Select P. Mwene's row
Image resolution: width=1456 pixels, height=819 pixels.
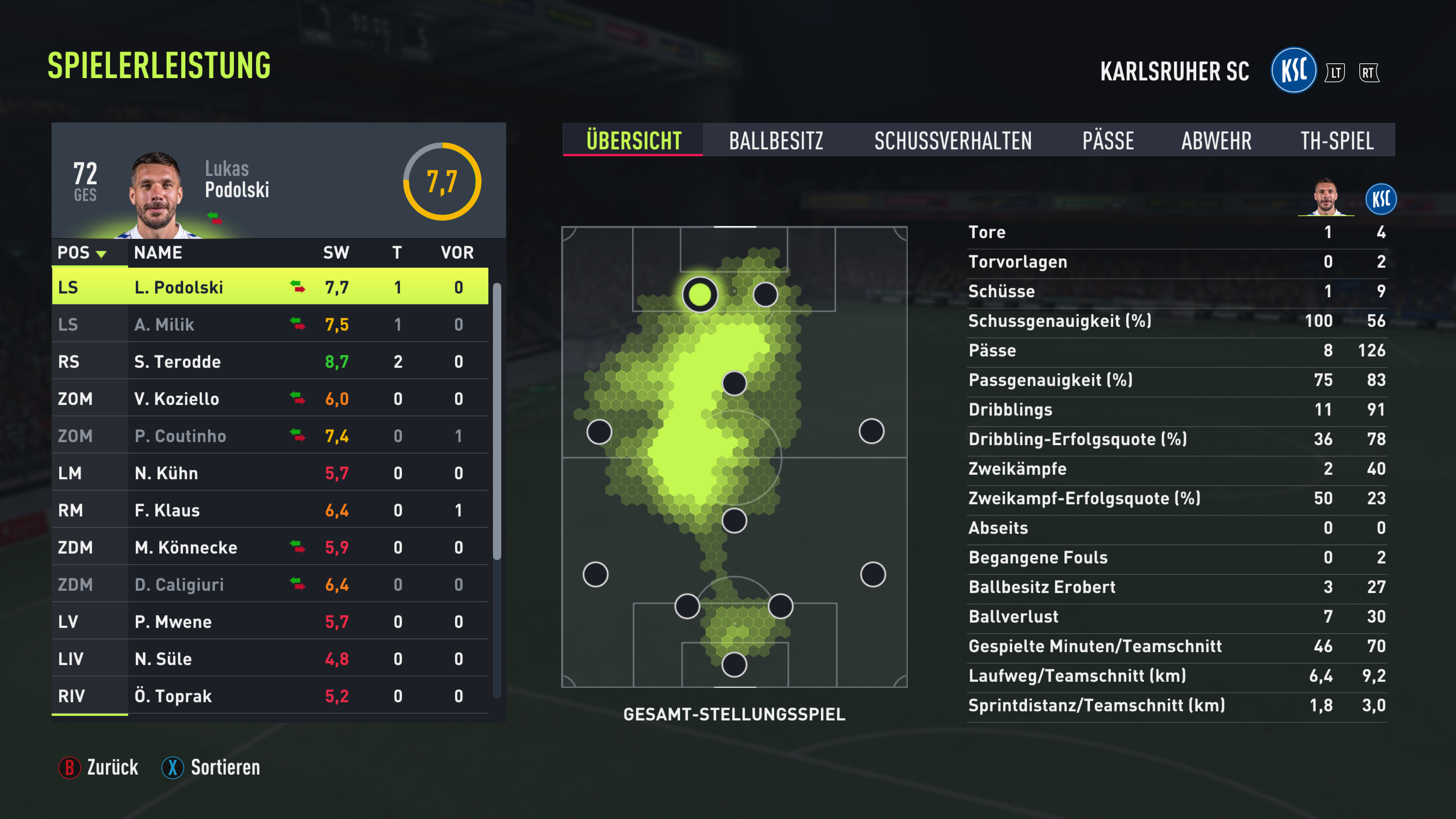tap(270, 622)
